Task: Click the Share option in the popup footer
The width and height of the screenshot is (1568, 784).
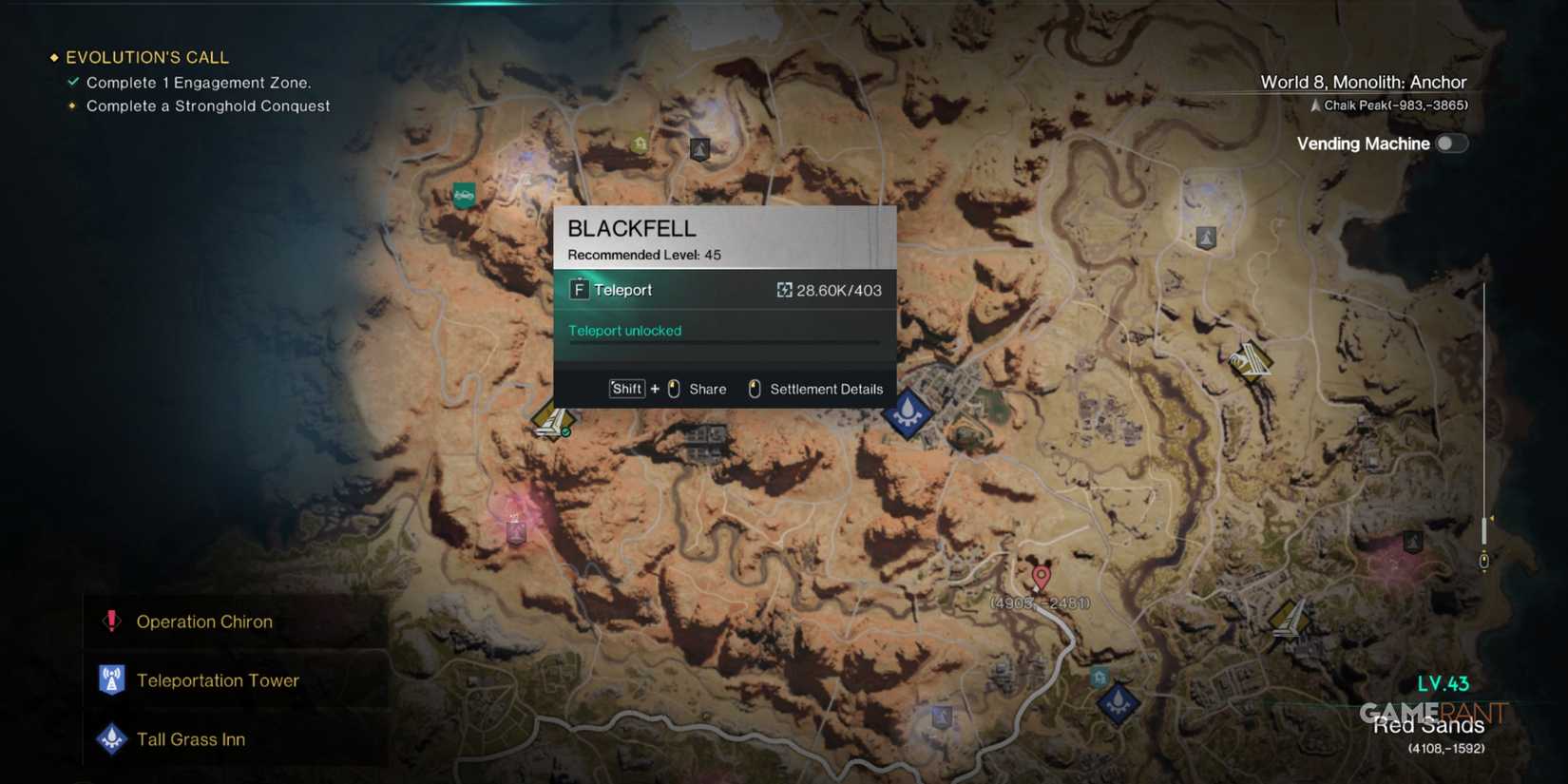Action: [706, 389]
